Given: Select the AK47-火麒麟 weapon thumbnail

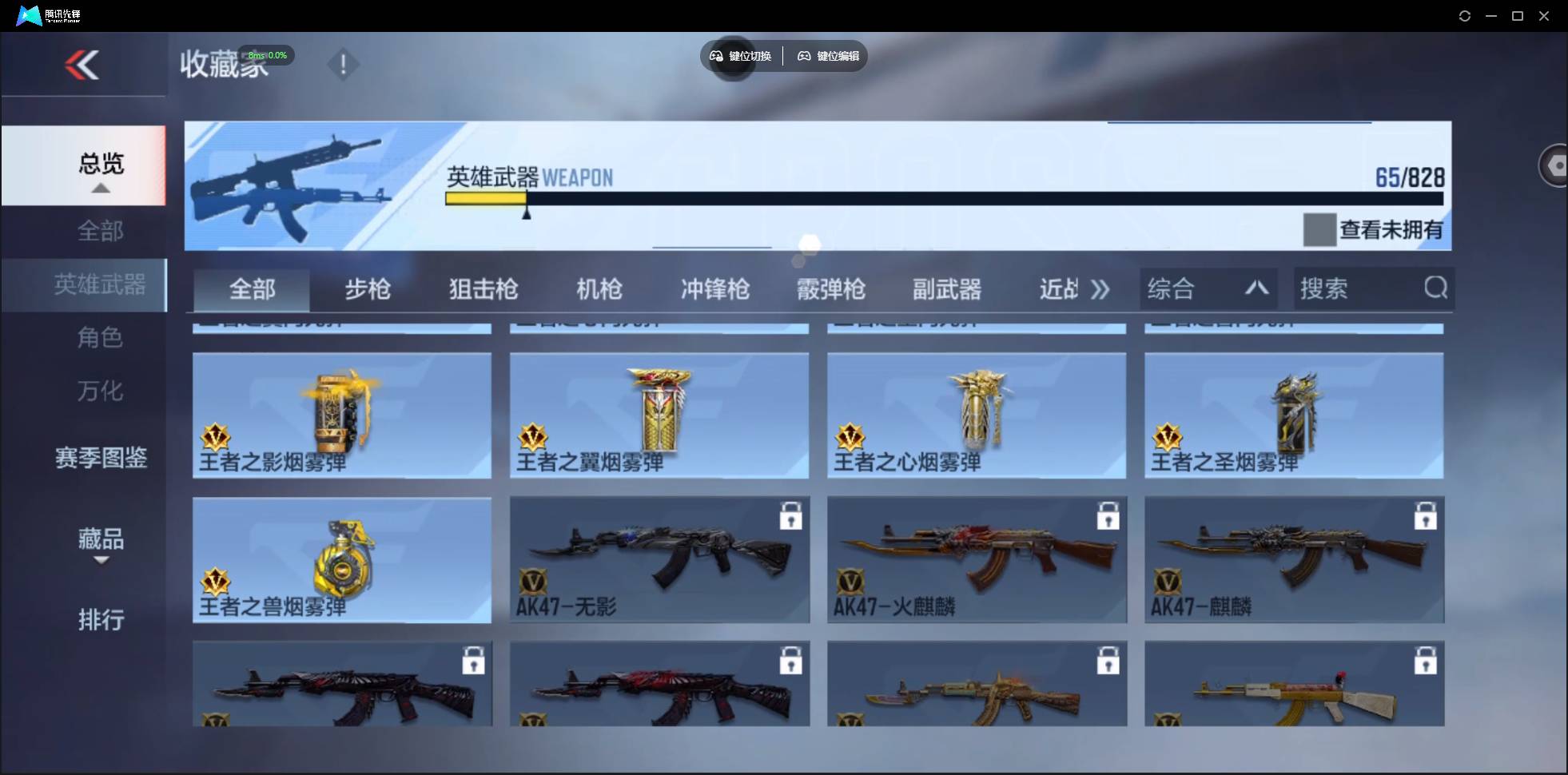Looking at the screenshot, I should [x=977, y=559].
